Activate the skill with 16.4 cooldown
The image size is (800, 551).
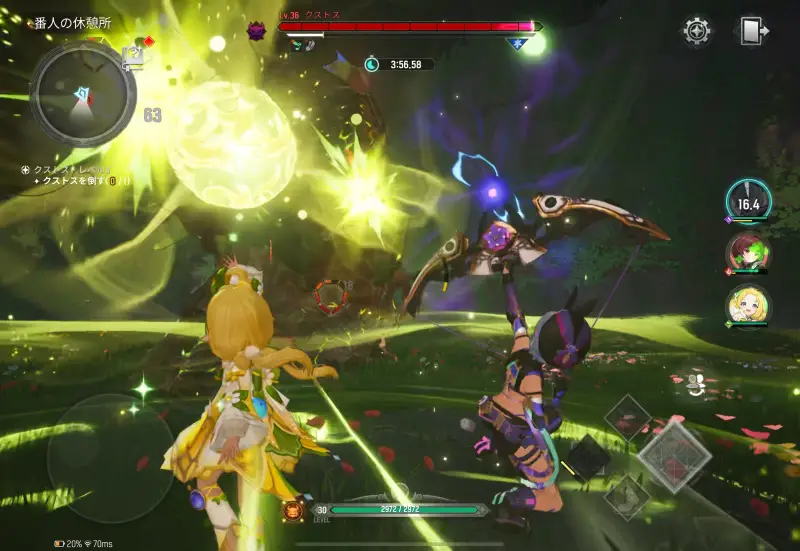748,202
